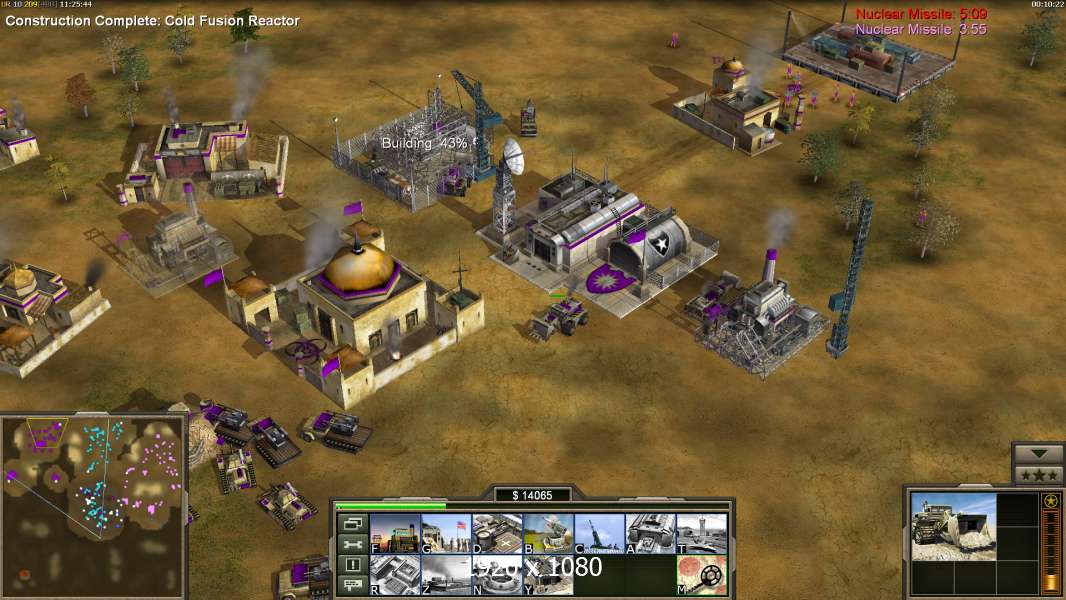
Task: Select the artillery gun build icon (C)
Action: point(599,533)
